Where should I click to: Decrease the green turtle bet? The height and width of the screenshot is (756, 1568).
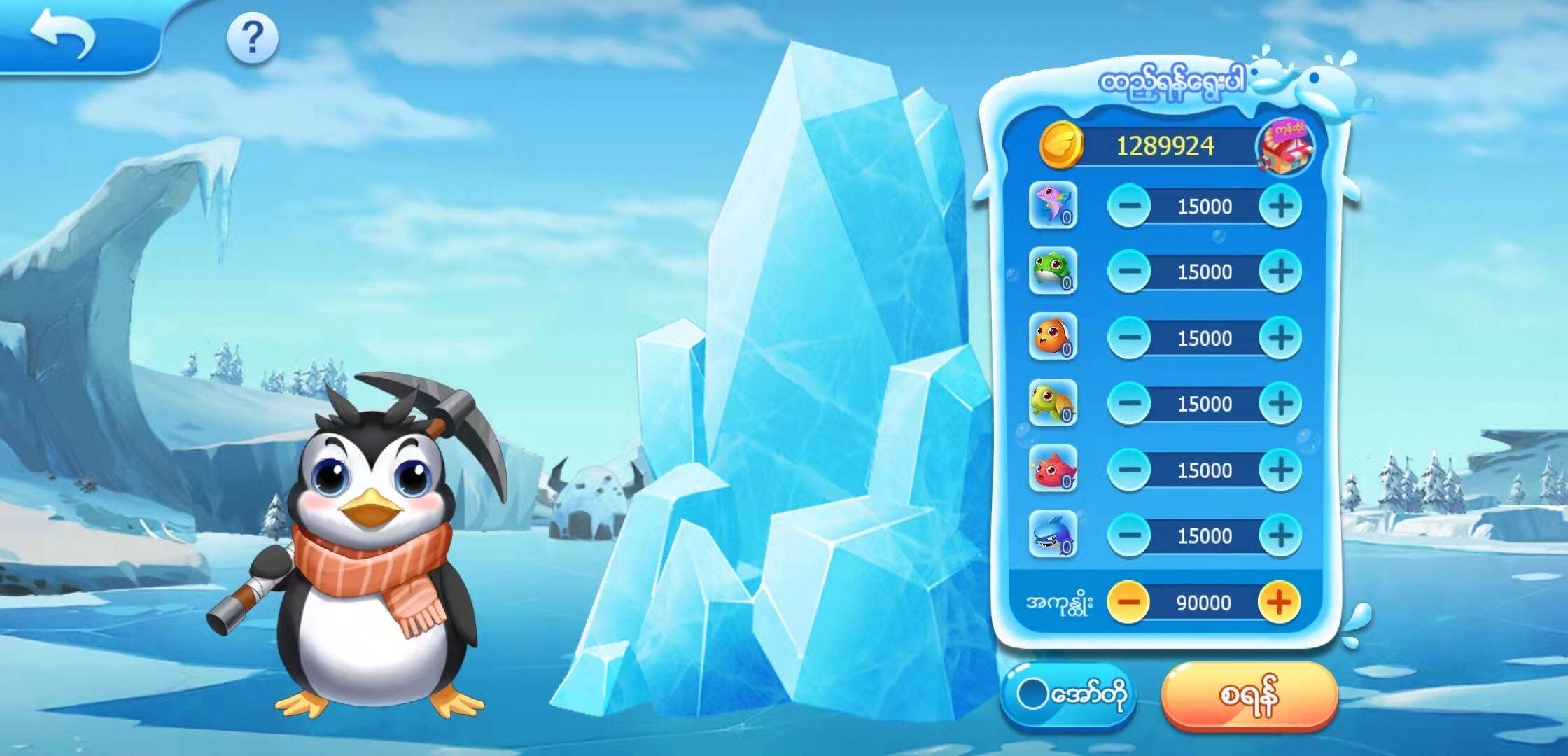coord(1129,403)
